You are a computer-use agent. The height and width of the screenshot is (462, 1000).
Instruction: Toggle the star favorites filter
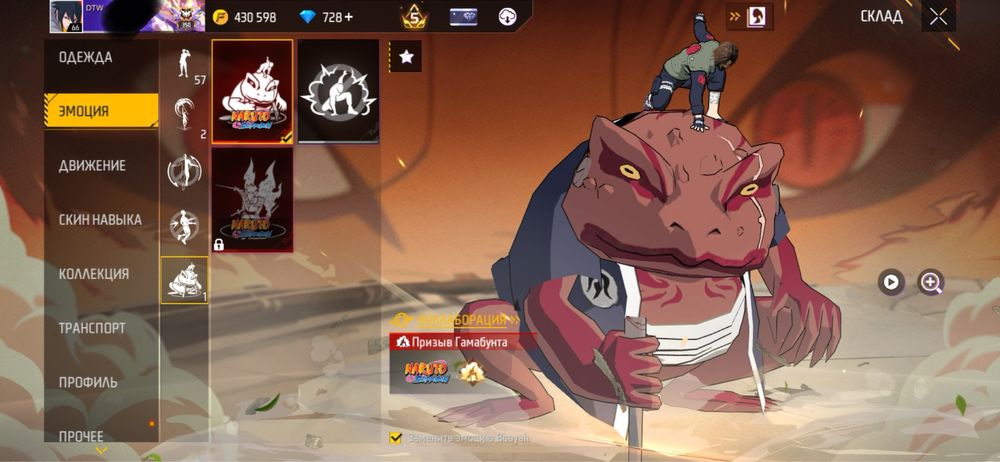[x=406, y=57]
